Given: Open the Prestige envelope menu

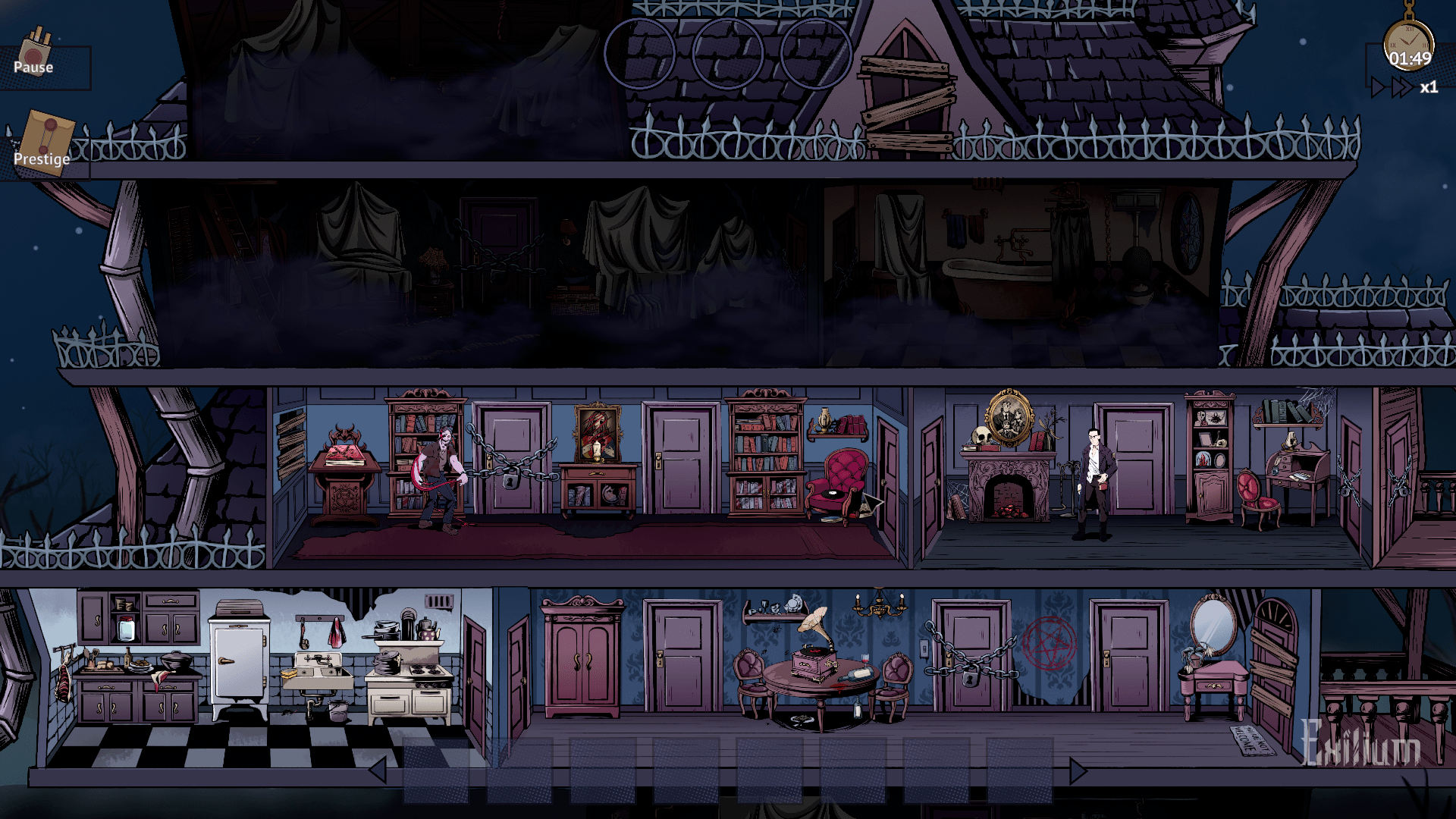Looking at the screenshot, I should point(44,144).
